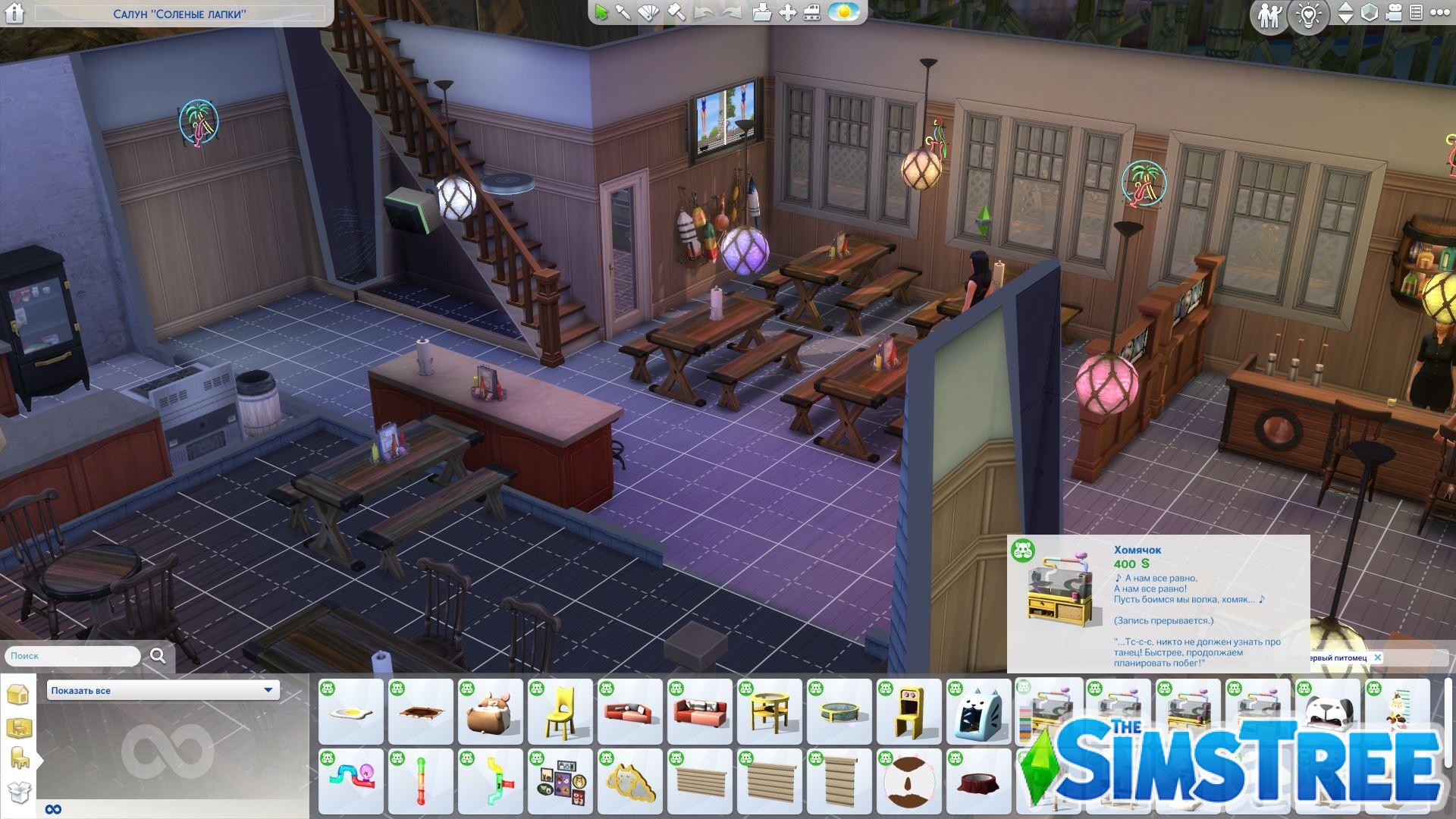
Task: Open the wall view cube selector
Action: click(x=1370, y=14)
